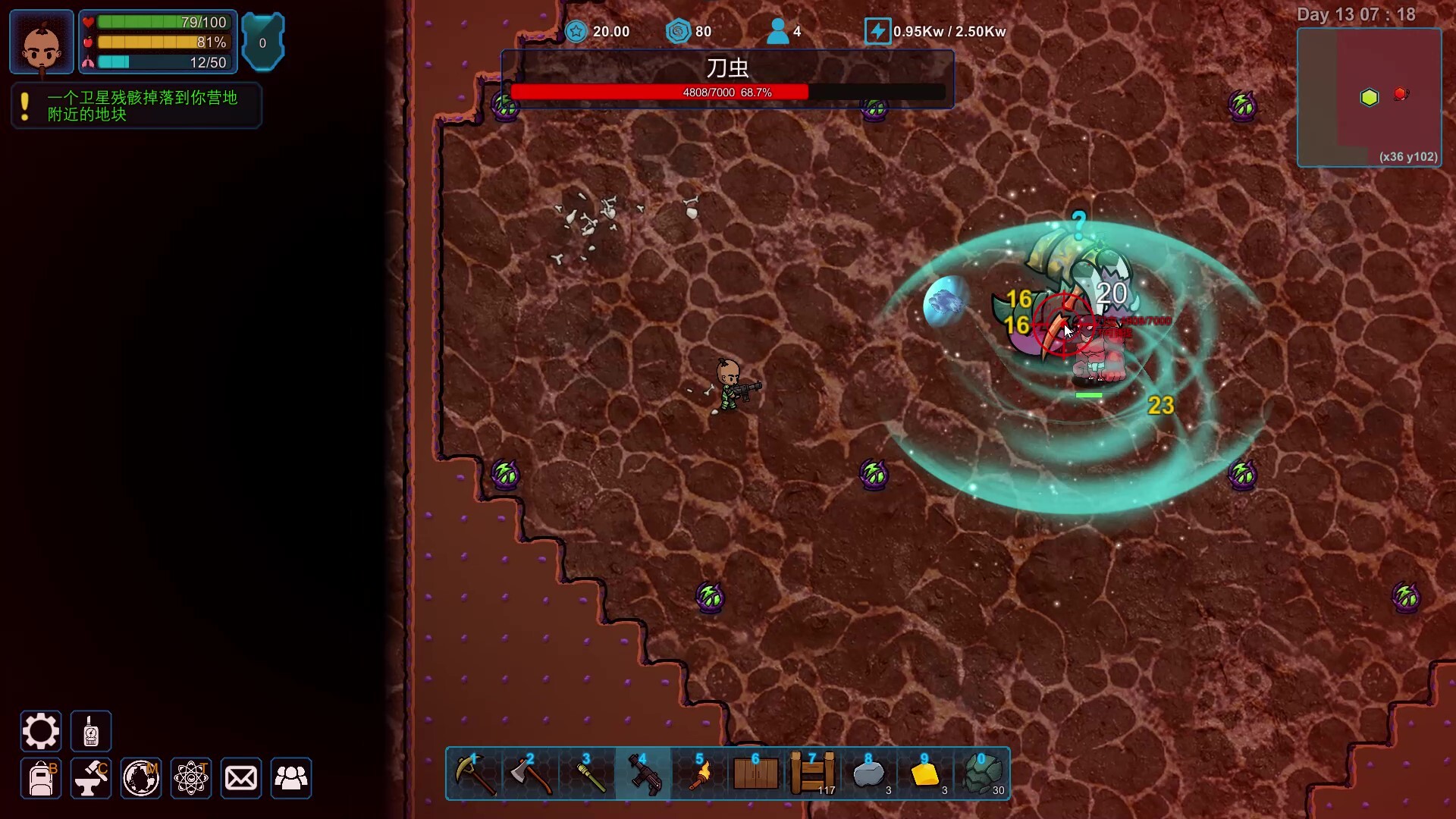Image resolution: width=1456 pixels, height=819 pixels.
Task: Open the technology research tree (T)
Action: (191, 779)
